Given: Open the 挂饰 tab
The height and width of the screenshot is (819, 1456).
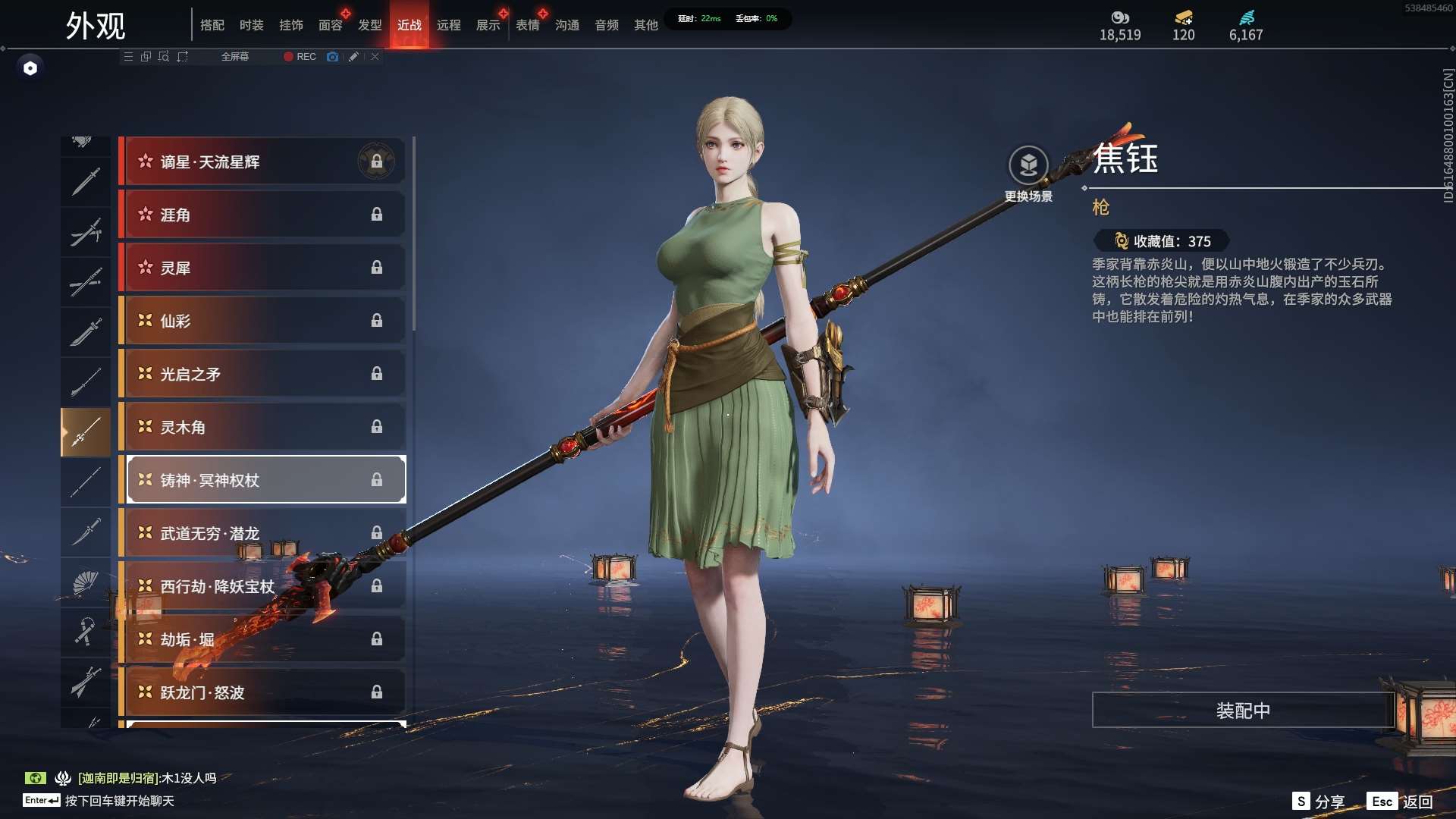Looking at the screenshot, I should (290, 25).
